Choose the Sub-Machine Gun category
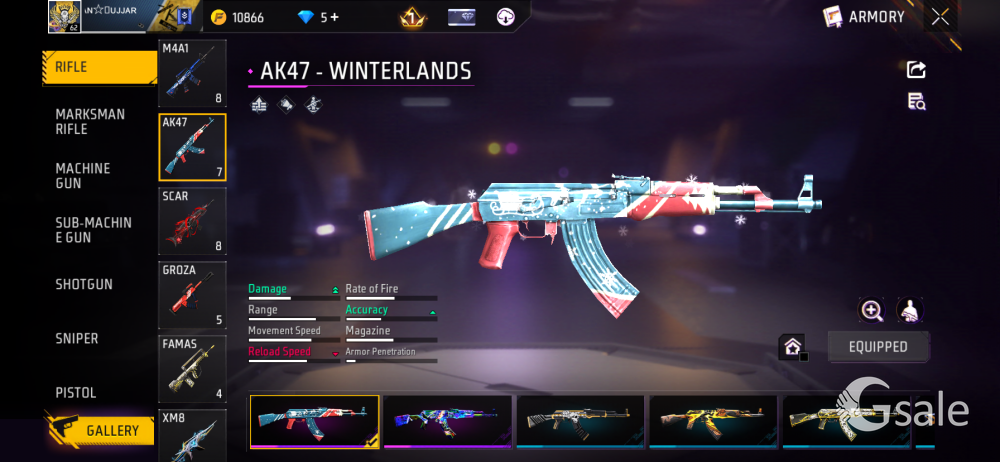This screenshot has width=1000, height=462. tap(93, 230)
